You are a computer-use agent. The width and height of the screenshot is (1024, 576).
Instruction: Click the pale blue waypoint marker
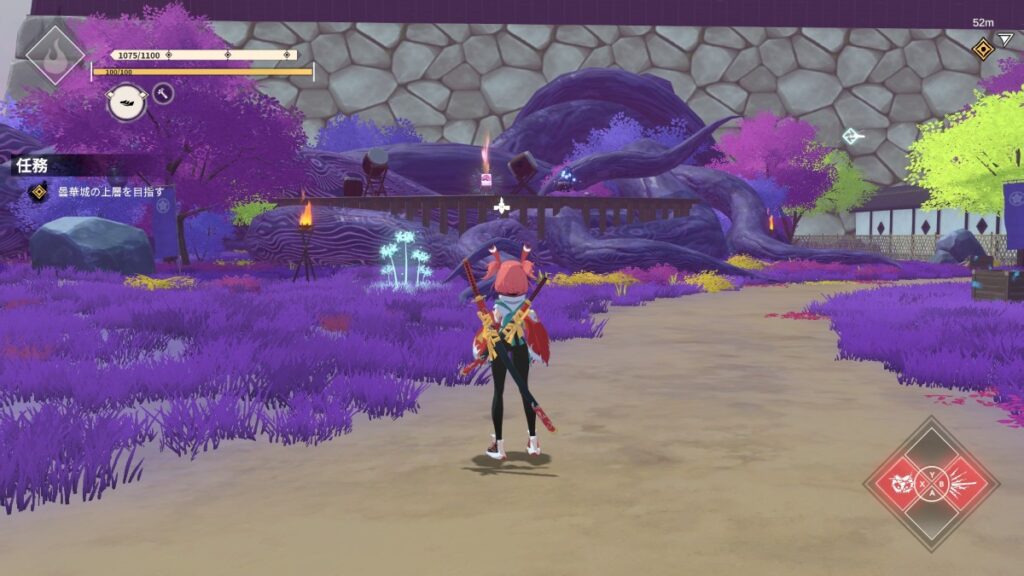coord(851,136)
